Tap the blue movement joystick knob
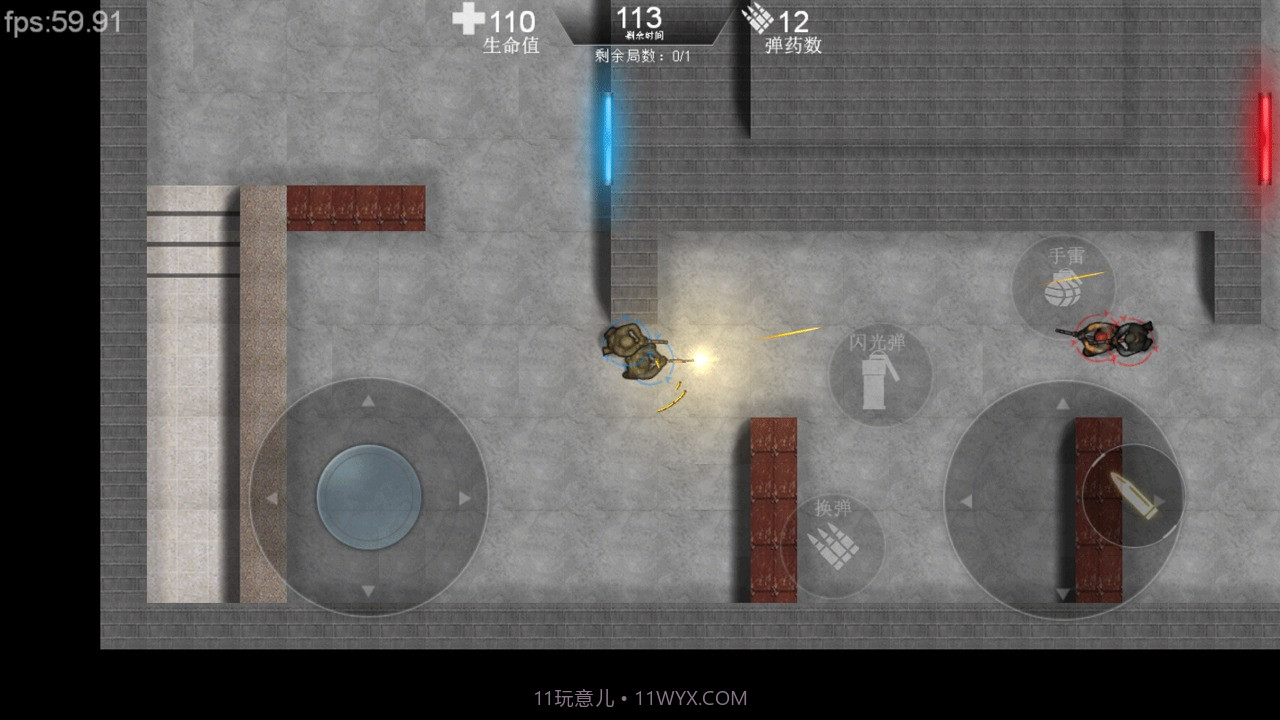Image resolution: width=1280 pixels, height=720 pixels. coord(369,497)
